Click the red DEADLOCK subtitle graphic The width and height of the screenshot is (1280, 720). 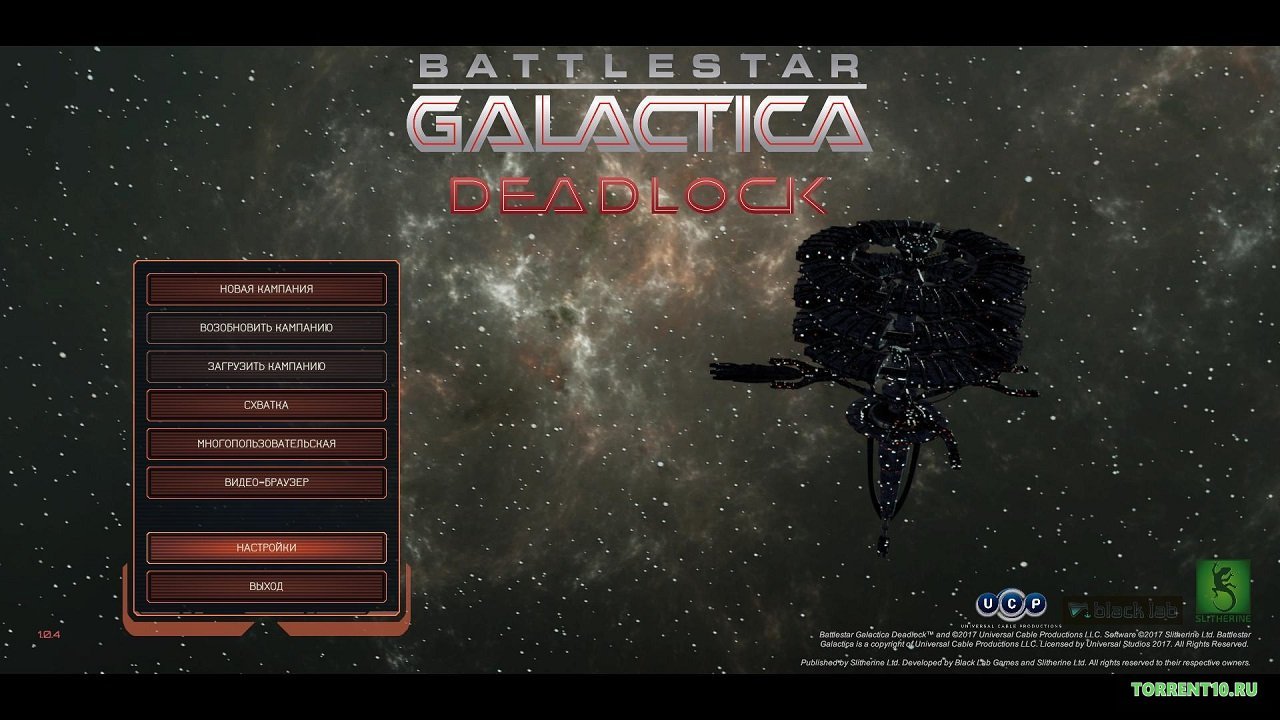pos(637,196)
